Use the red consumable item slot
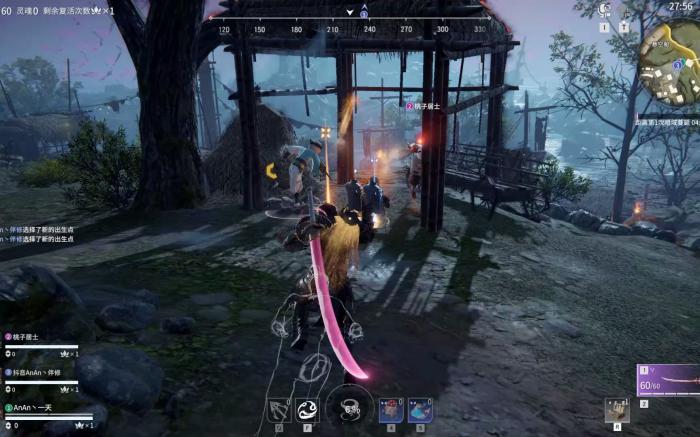The image size is (700, 437). (x=392, y=409)
